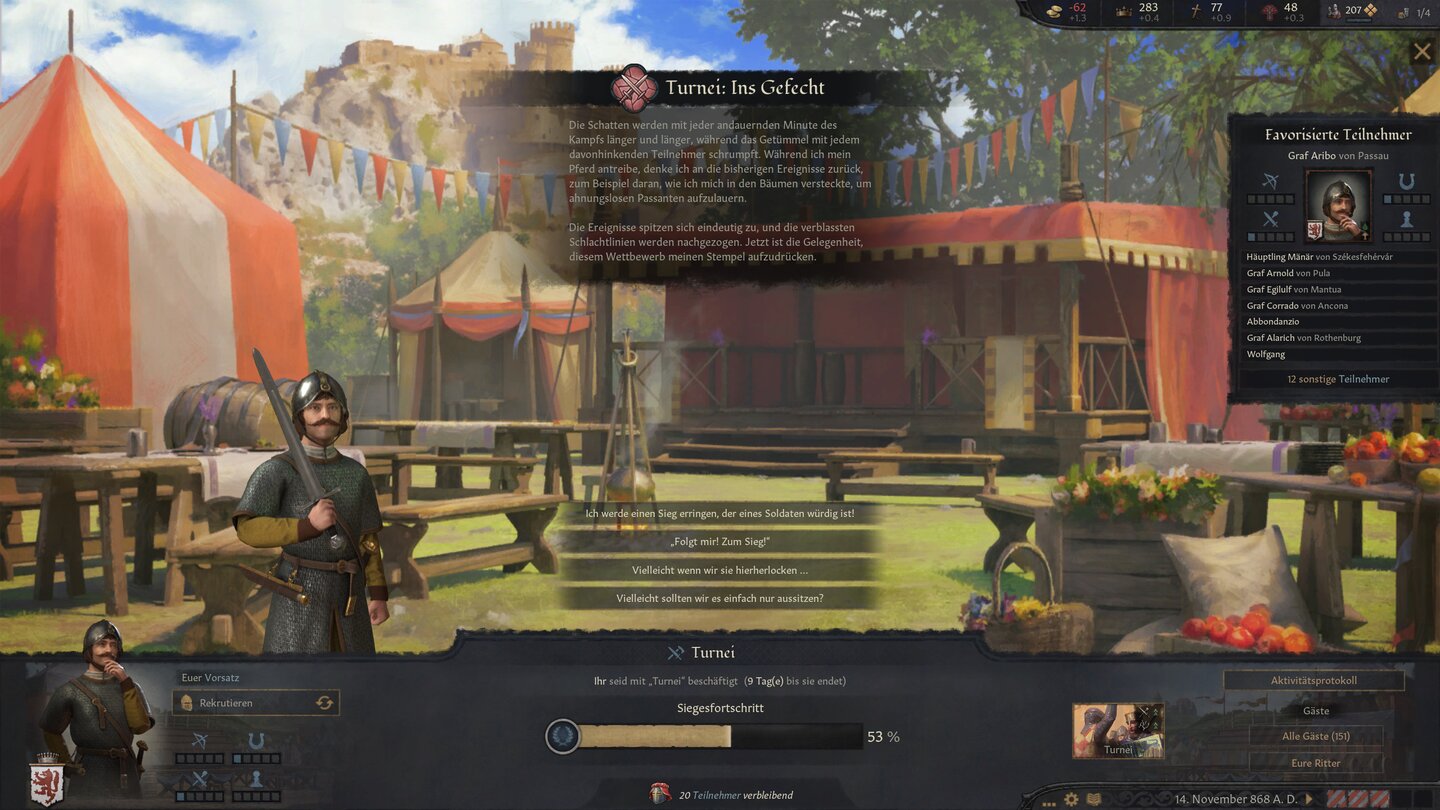This screenshot has width=1440, height=810.
Task: Show Alle Gäste (151) list
Action: (1315, 737)
